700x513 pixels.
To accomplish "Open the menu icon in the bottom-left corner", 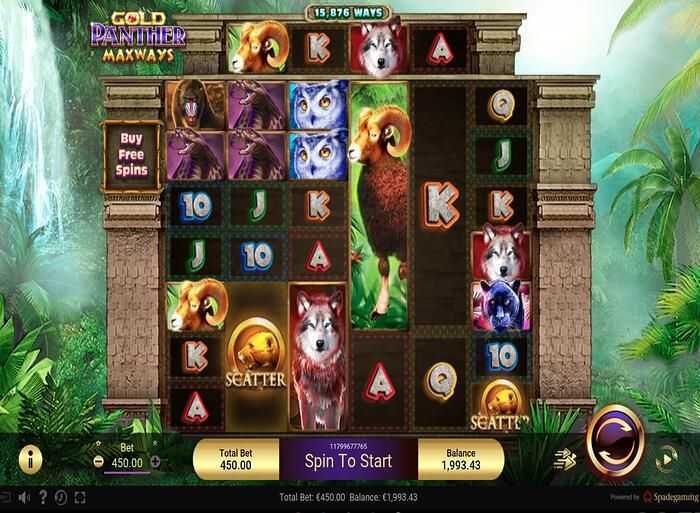I will pos(7,497).
